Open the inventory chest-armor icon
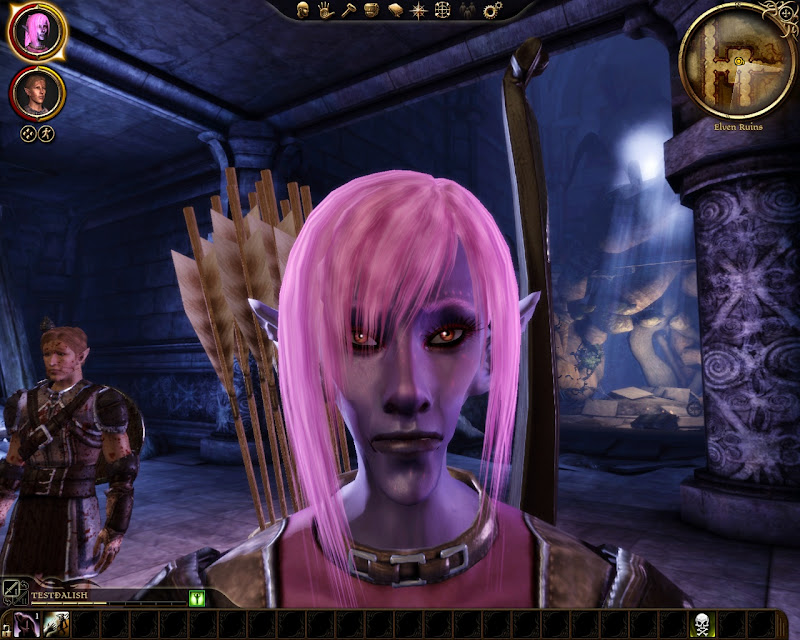 [372, 10]
